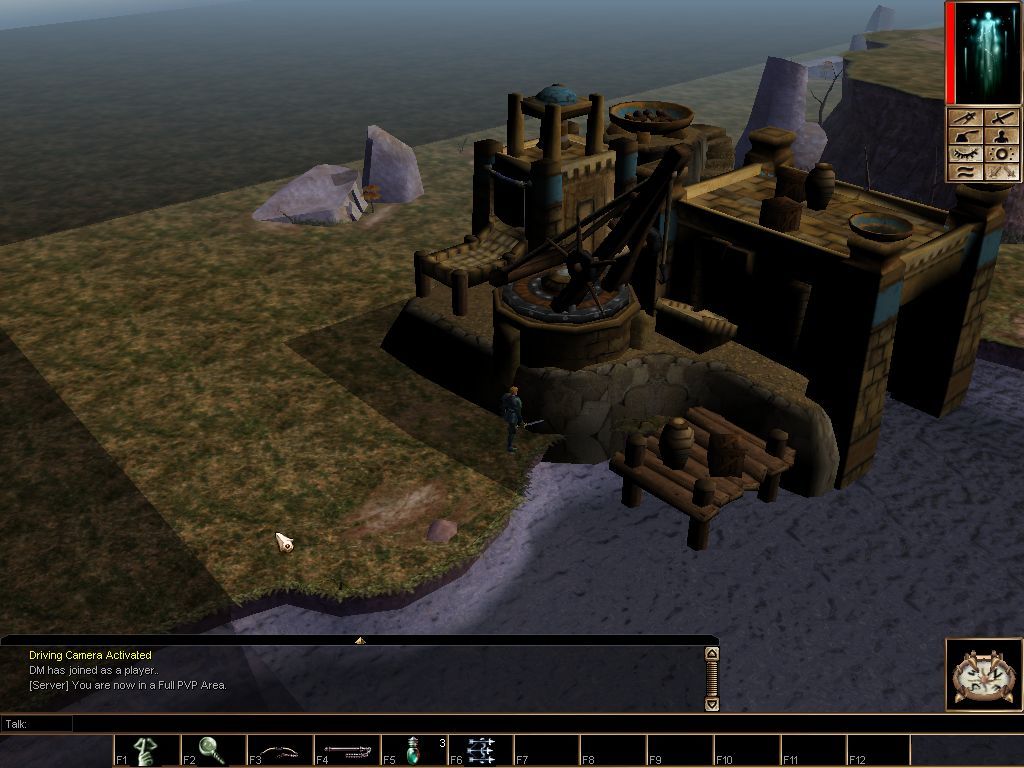Open the person silhouette panel button
This screenshot has height=768, width=1024.
point(1002,136)
